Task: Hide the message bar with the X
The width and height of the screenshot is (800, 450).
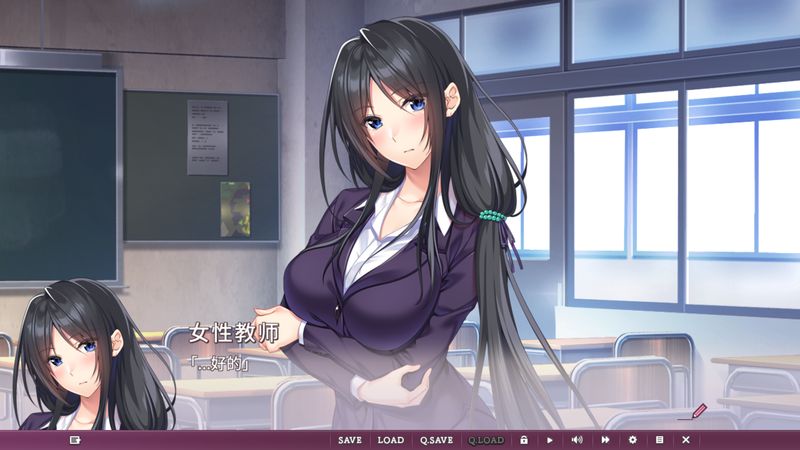Action: click(686, 440)
